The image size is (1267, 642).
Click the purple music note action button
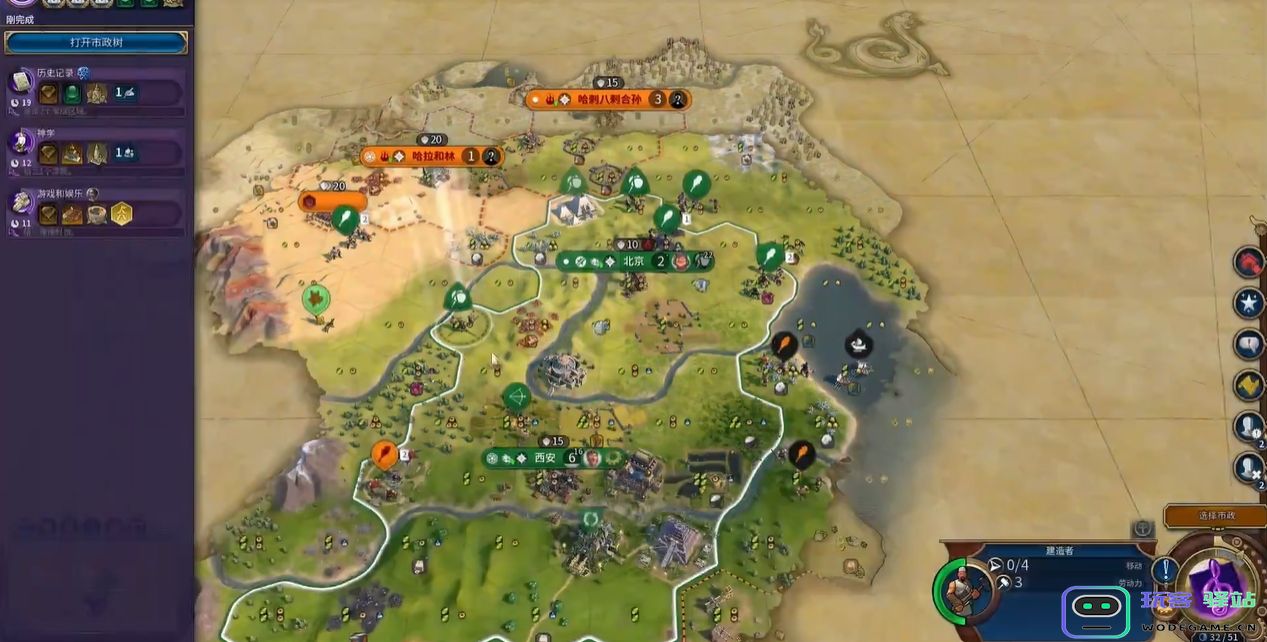point(1216,584)
